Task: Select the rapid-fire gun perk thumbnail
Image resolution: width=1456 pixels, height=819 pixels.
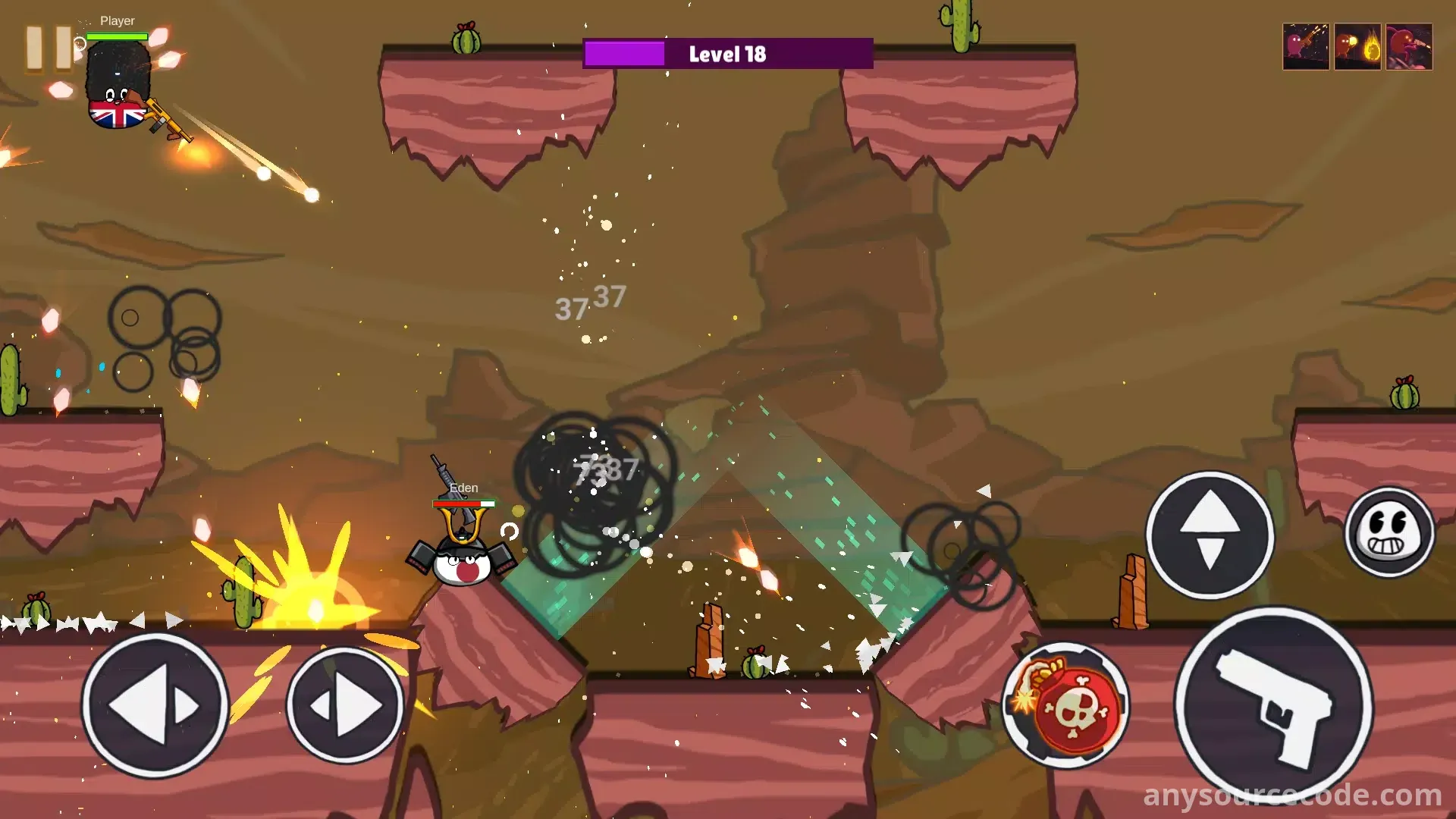Action: (1305, 47)
